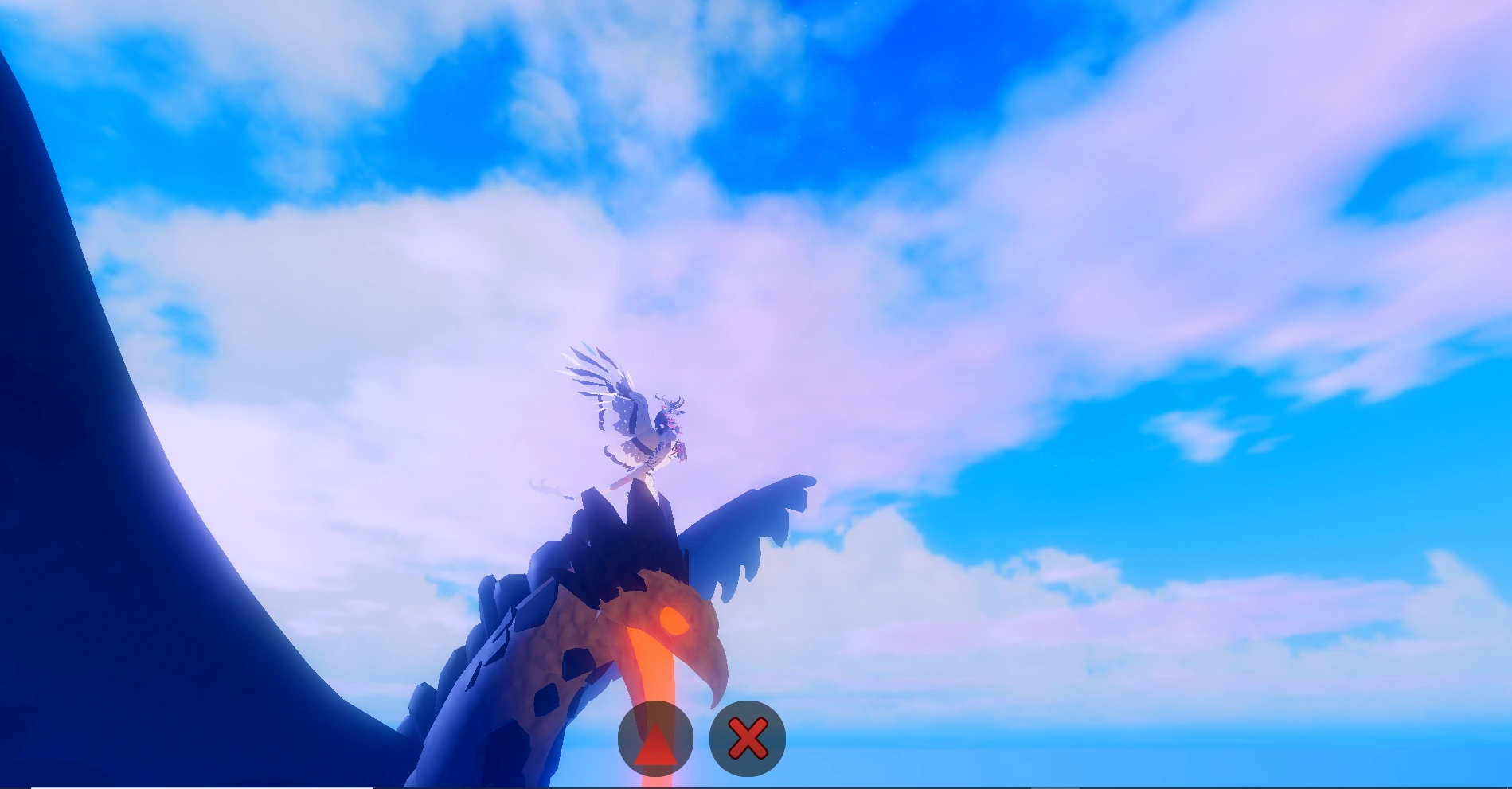Close with the red X button
1512x789 pixels.
pyautogui.click(x=747, y=739)
